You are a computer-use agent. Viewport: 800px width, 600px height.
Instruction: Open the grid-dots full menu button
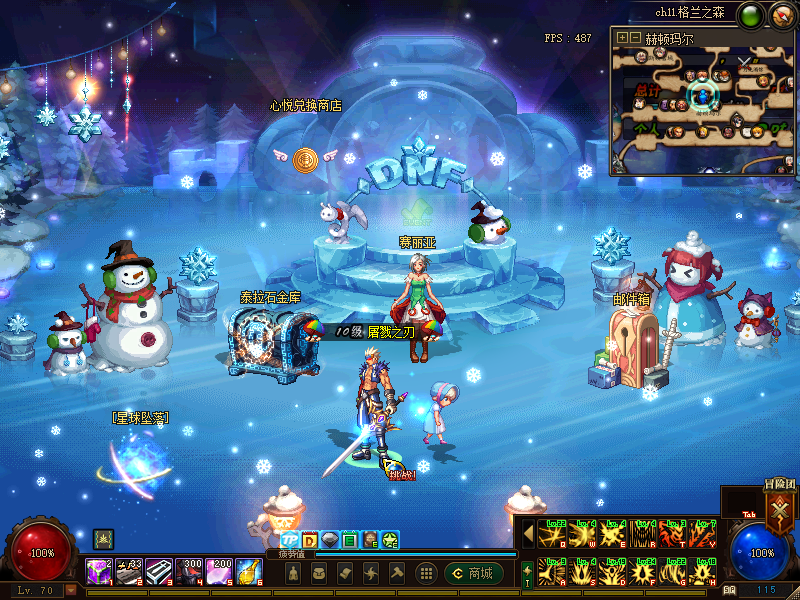pos(426,573)
